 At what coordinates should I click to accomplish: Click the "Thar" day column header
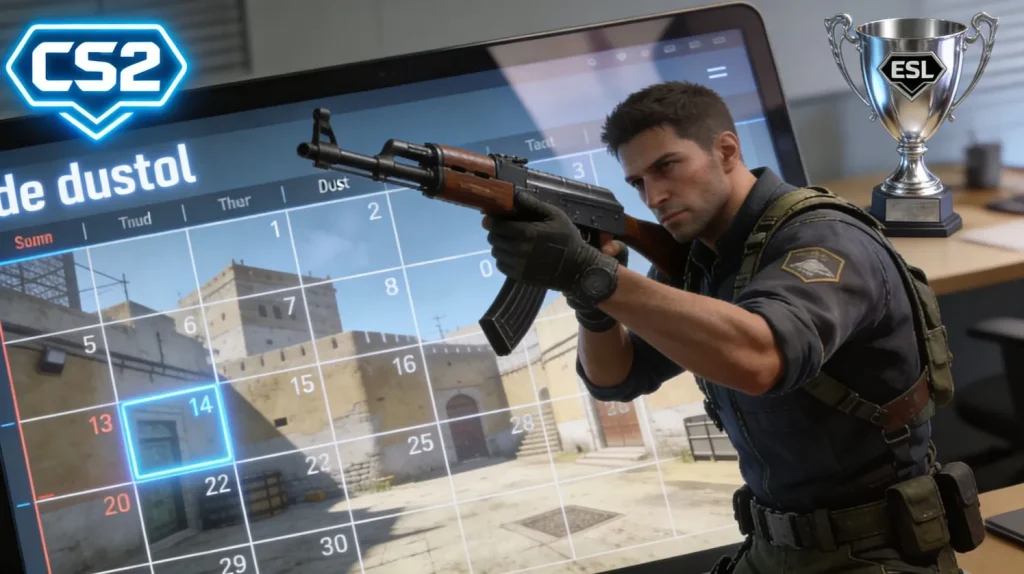pyautogui.click(x=234, y=203)
